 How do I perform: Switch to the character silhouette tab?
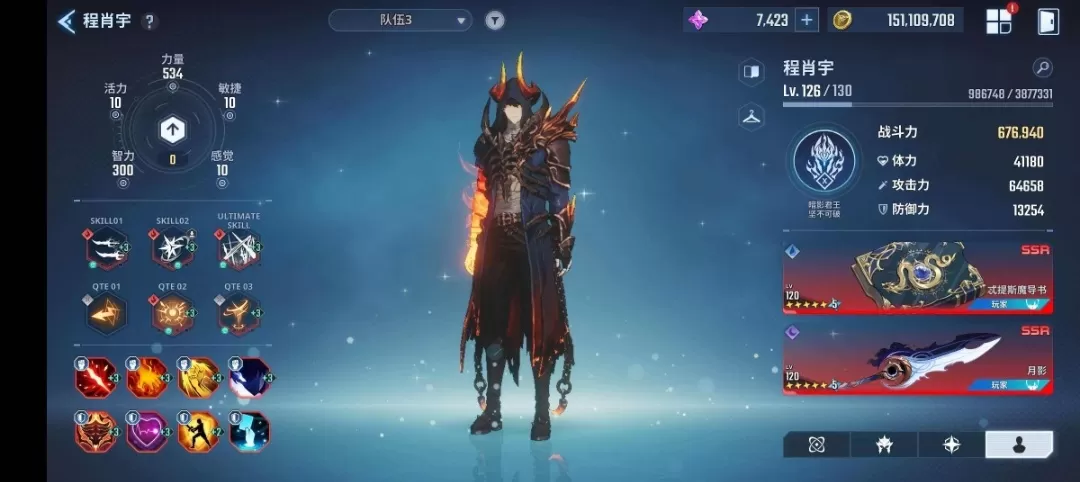pyautogui.click(x=1018, y=445)
